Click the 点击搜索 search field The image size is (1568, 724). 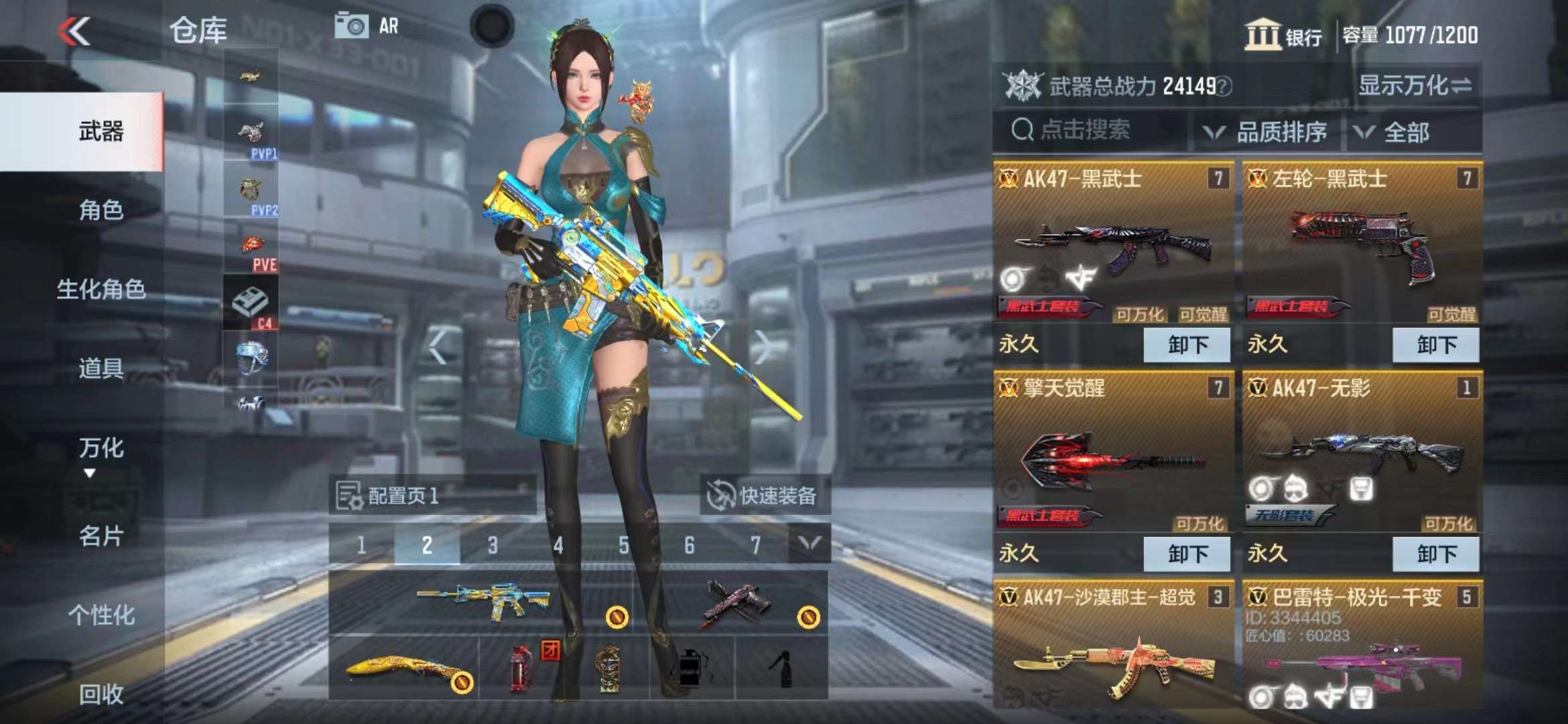click(x=1092, y=130)
